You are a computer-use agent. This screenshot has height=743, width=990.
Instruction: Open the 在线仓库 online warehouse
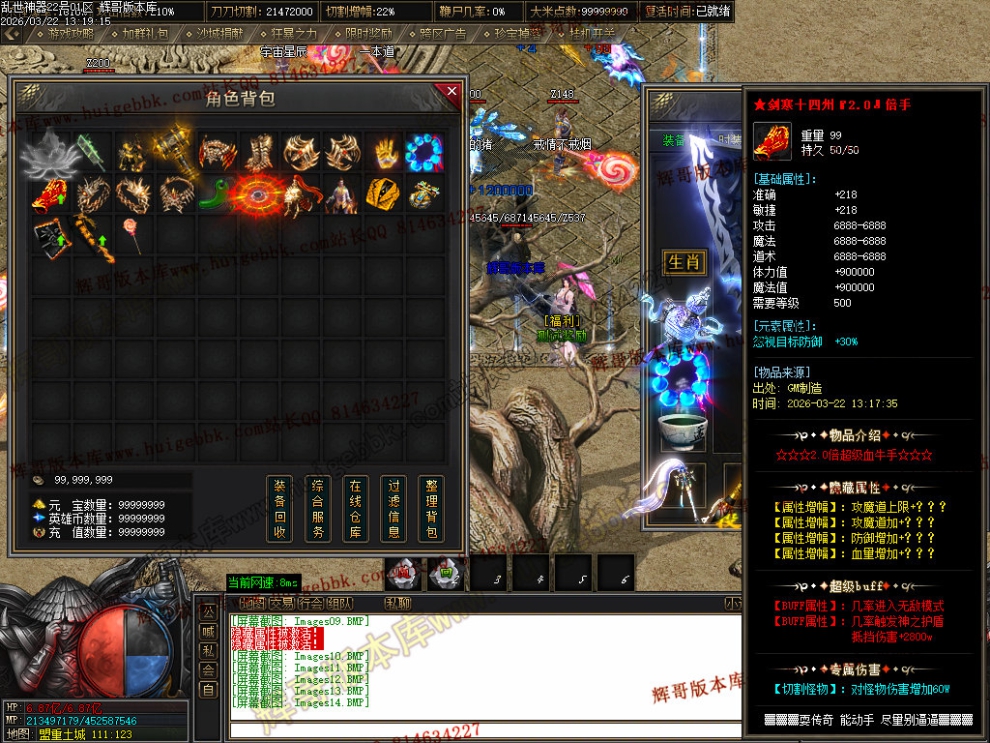[x=355, y=509]
